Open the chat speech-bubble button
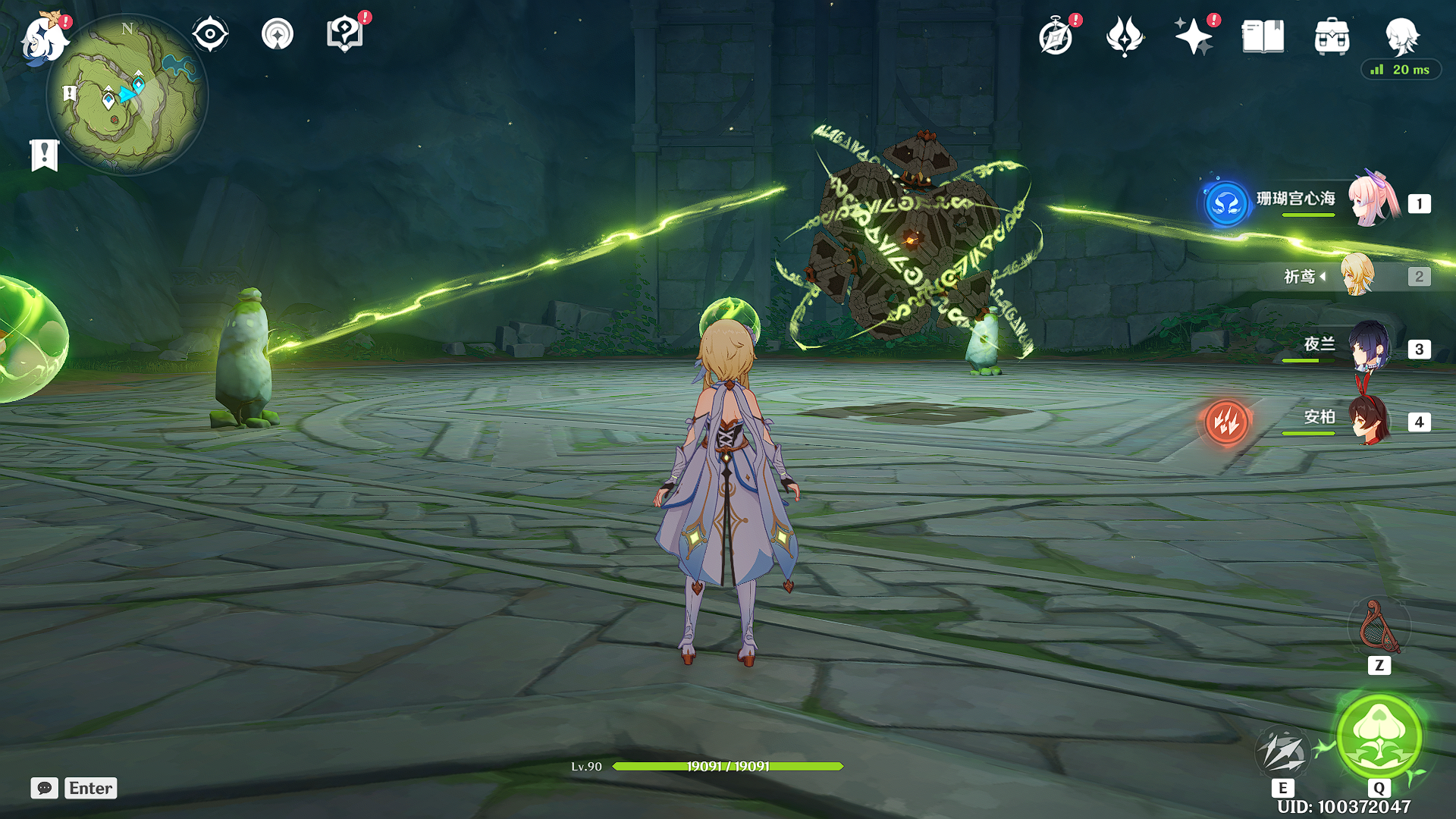This screenshot has width=1456, height=819. [x=44, y=788]
